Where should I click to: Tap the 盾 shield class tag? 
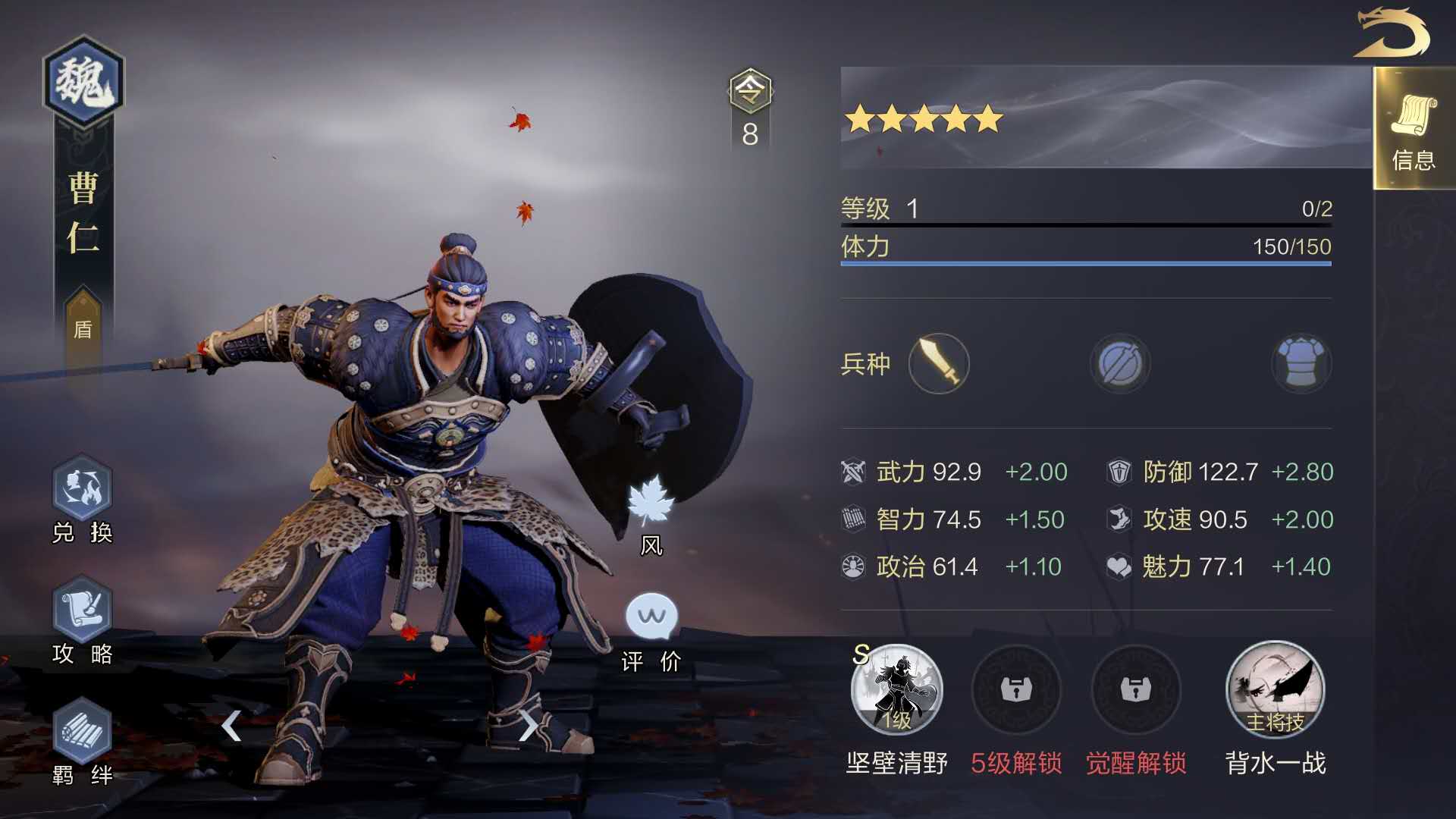click(x=83, y=328)
